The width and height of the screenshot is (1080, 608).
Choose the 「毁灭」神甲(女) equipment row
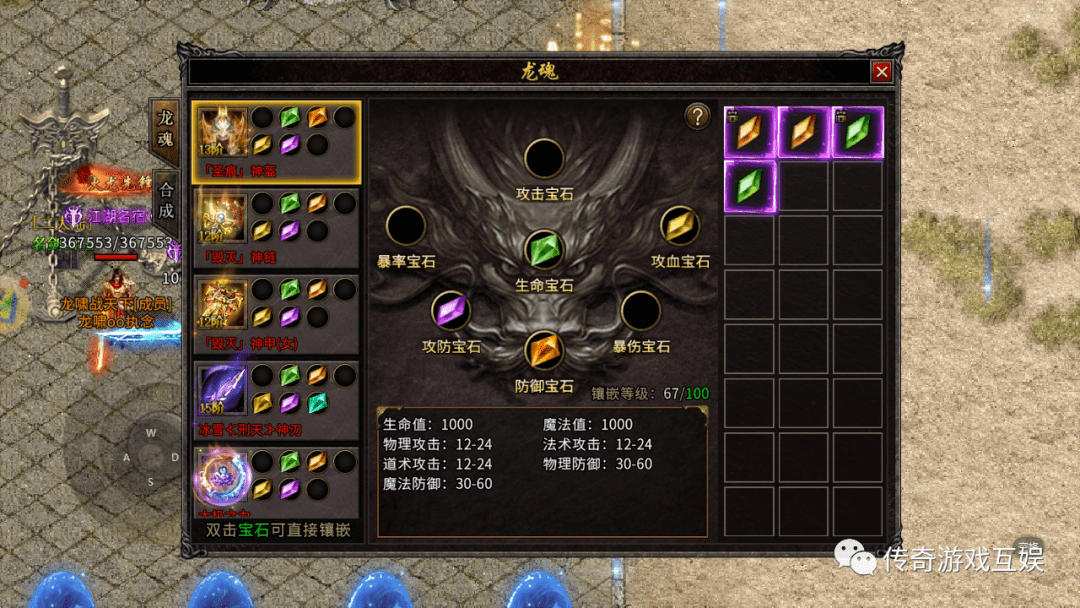[275, 314]
